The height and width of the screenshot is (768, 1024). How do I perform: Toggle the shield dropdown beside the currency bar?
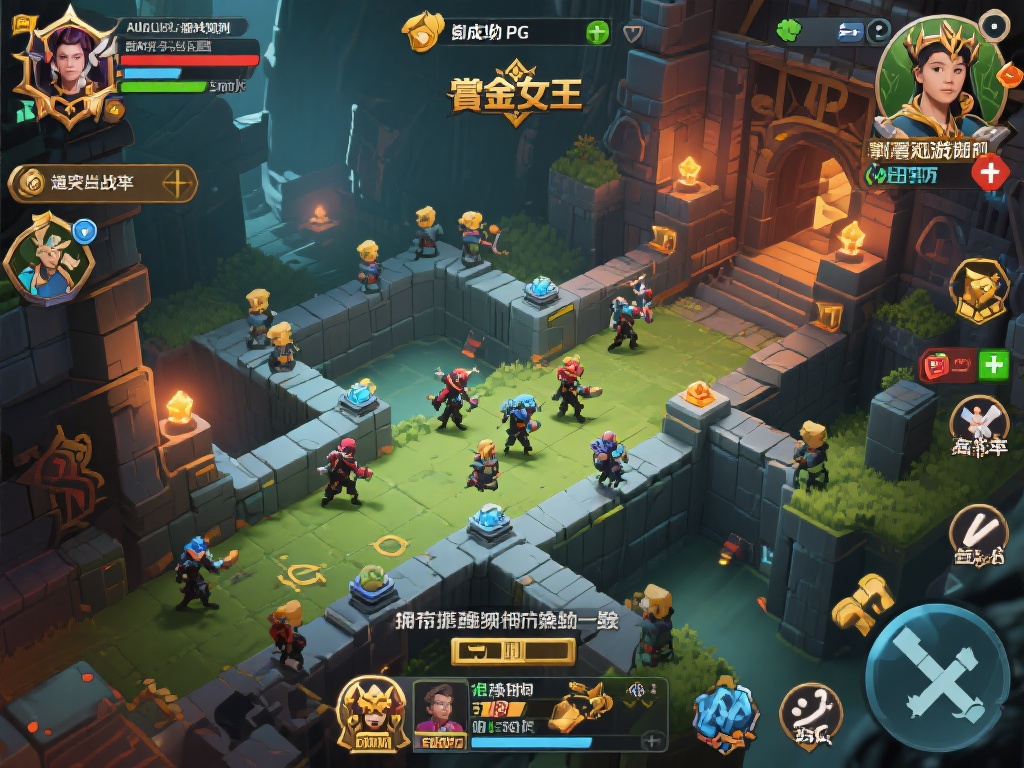pos(632,32)
